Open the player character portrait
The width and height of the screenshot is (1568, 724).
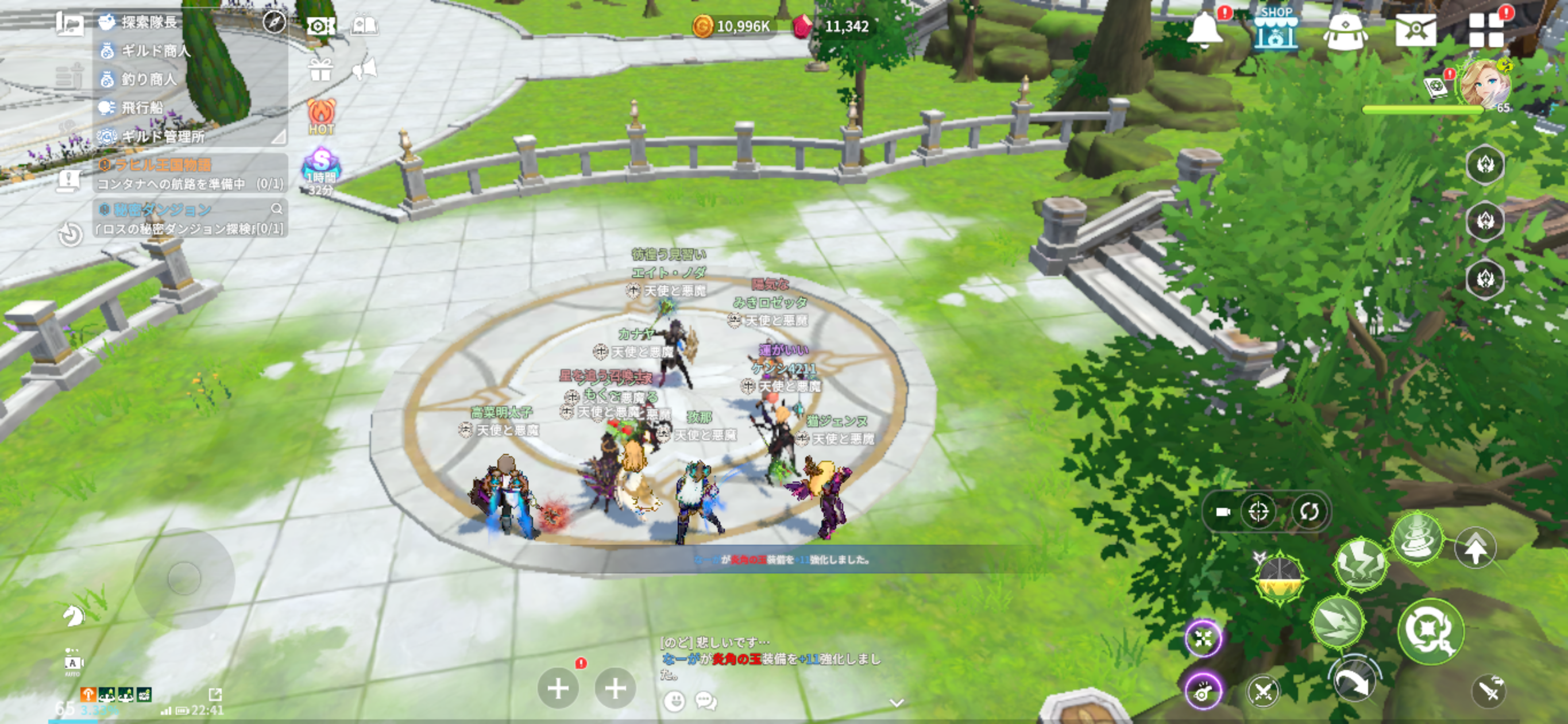[x=1485, y=84]
